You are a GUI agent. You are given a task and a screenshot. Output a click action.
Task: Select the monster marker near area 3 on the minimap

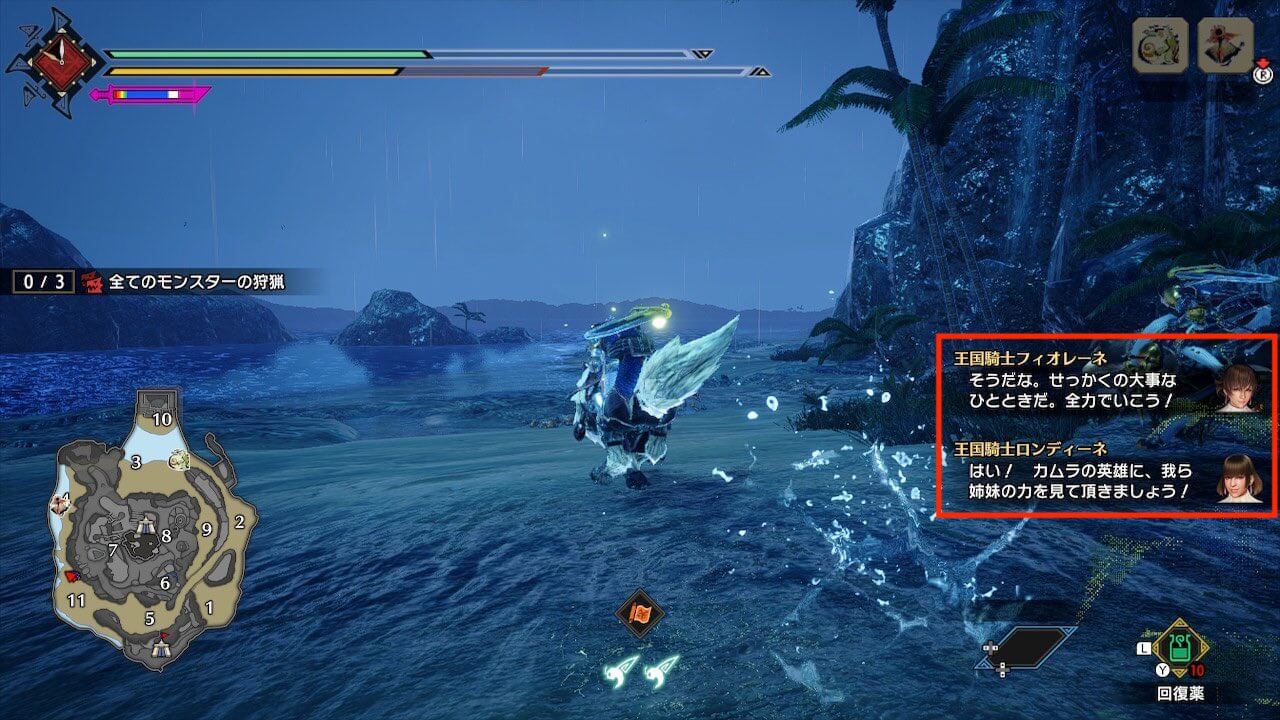pos(180,460)
